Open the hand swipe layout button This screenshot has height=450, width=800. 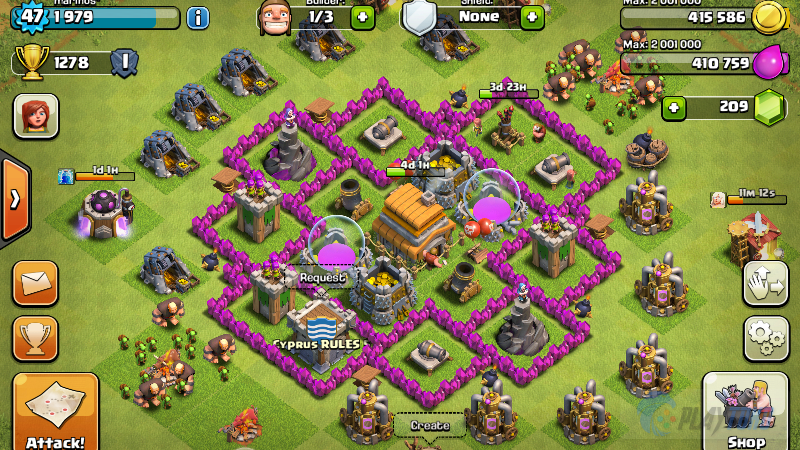[x=766, y=283]
